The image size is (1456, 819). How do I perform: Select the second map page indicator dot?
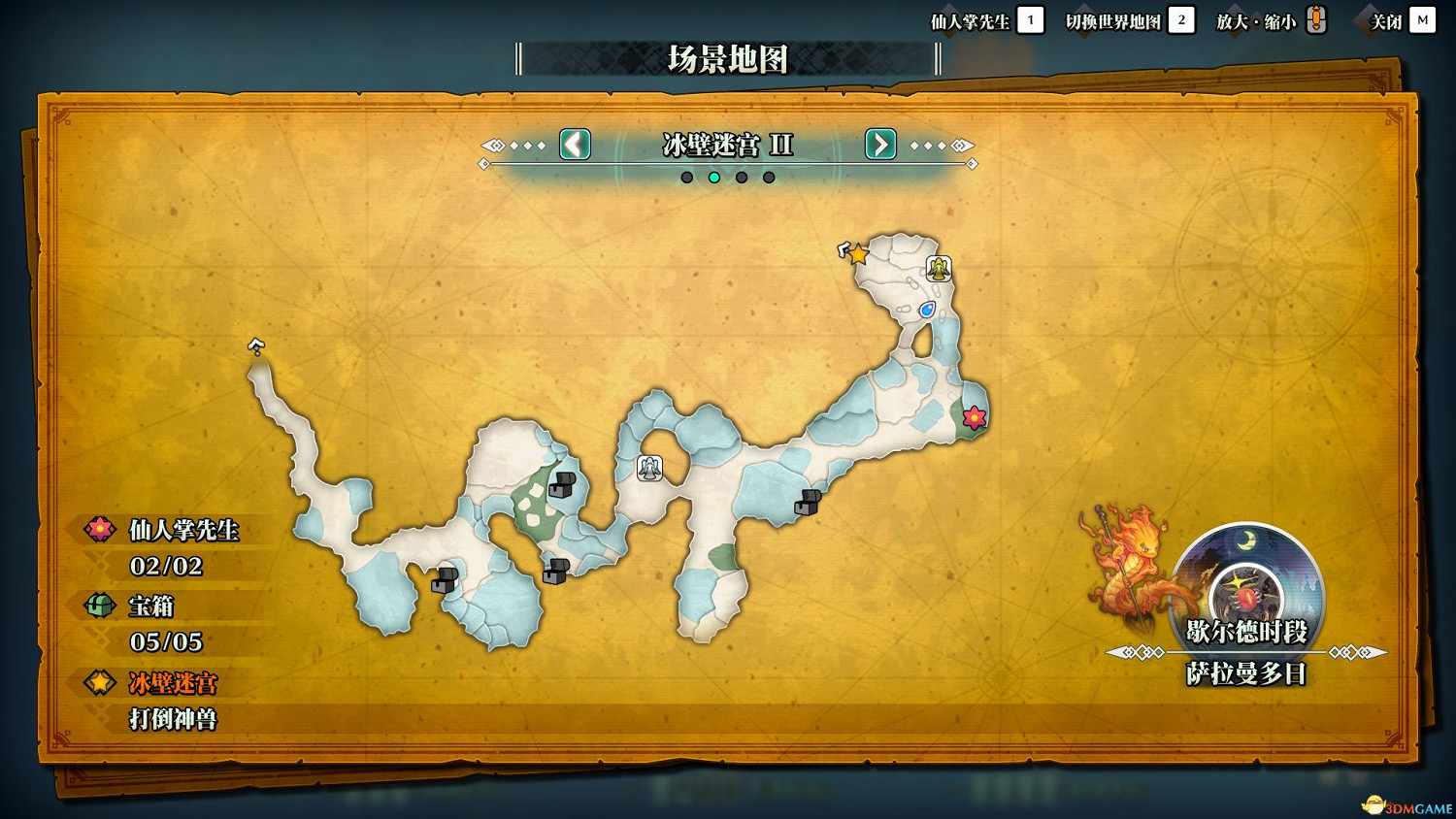[716, 177]
